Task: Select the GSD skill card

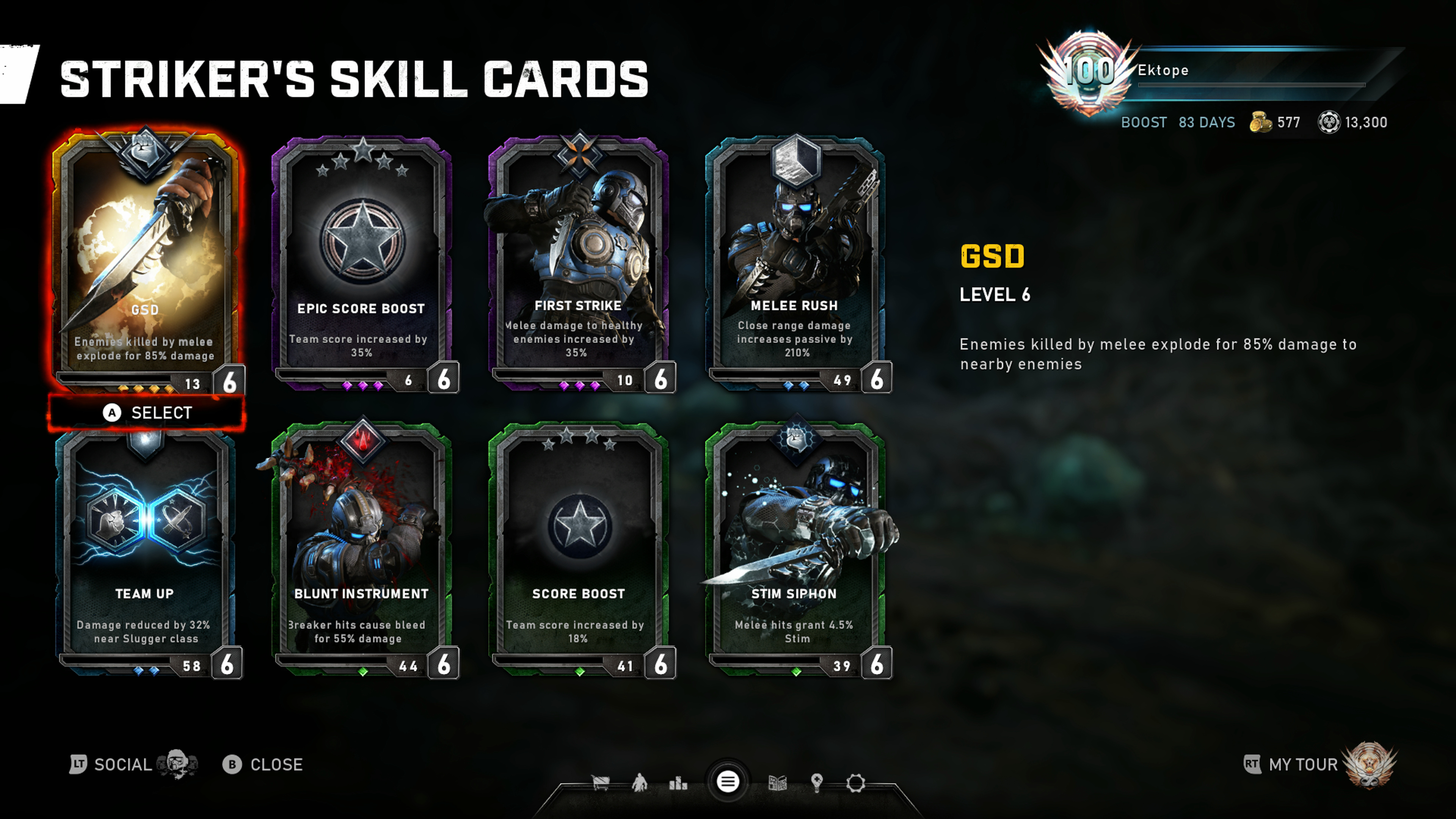Action: (146, 260)
